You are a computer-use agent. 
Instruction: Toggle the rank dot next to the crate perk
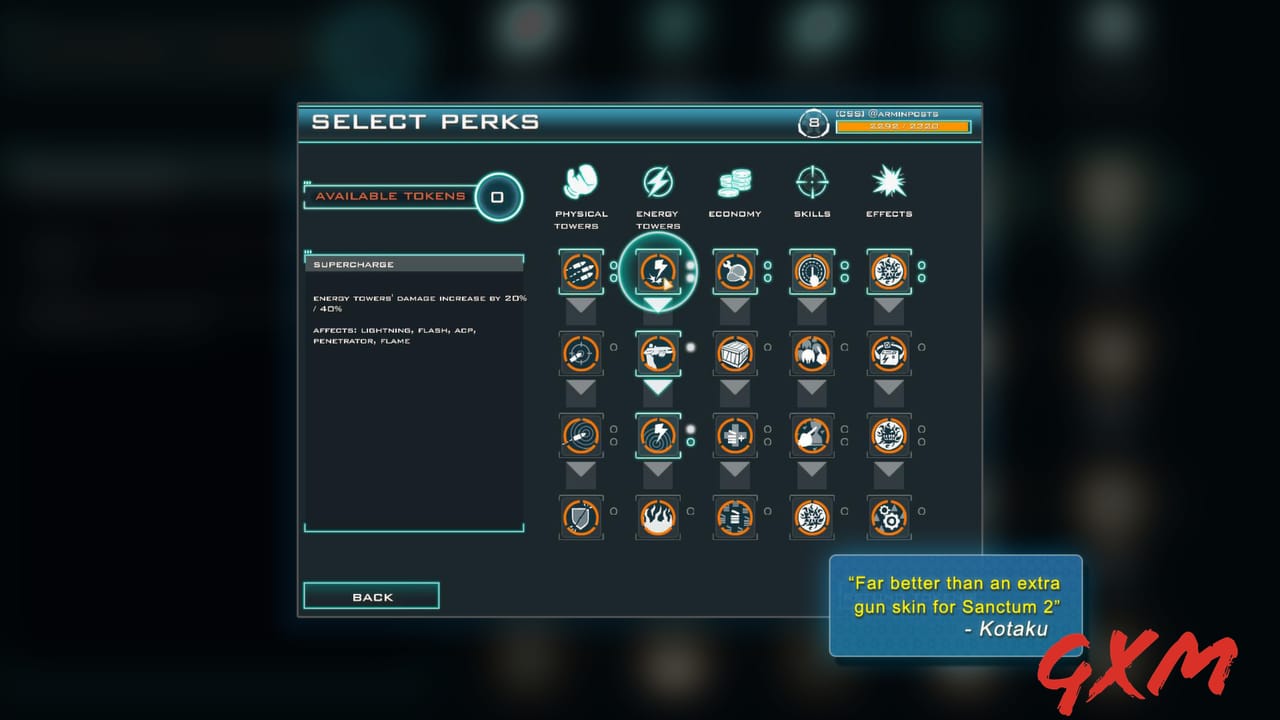766,347
